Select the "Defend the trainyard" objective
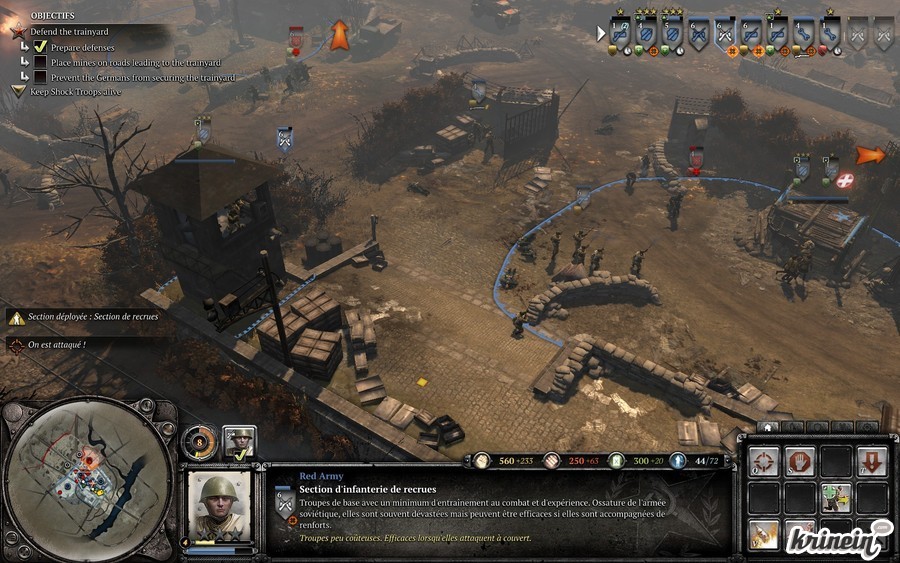 [x=68, y=32]
